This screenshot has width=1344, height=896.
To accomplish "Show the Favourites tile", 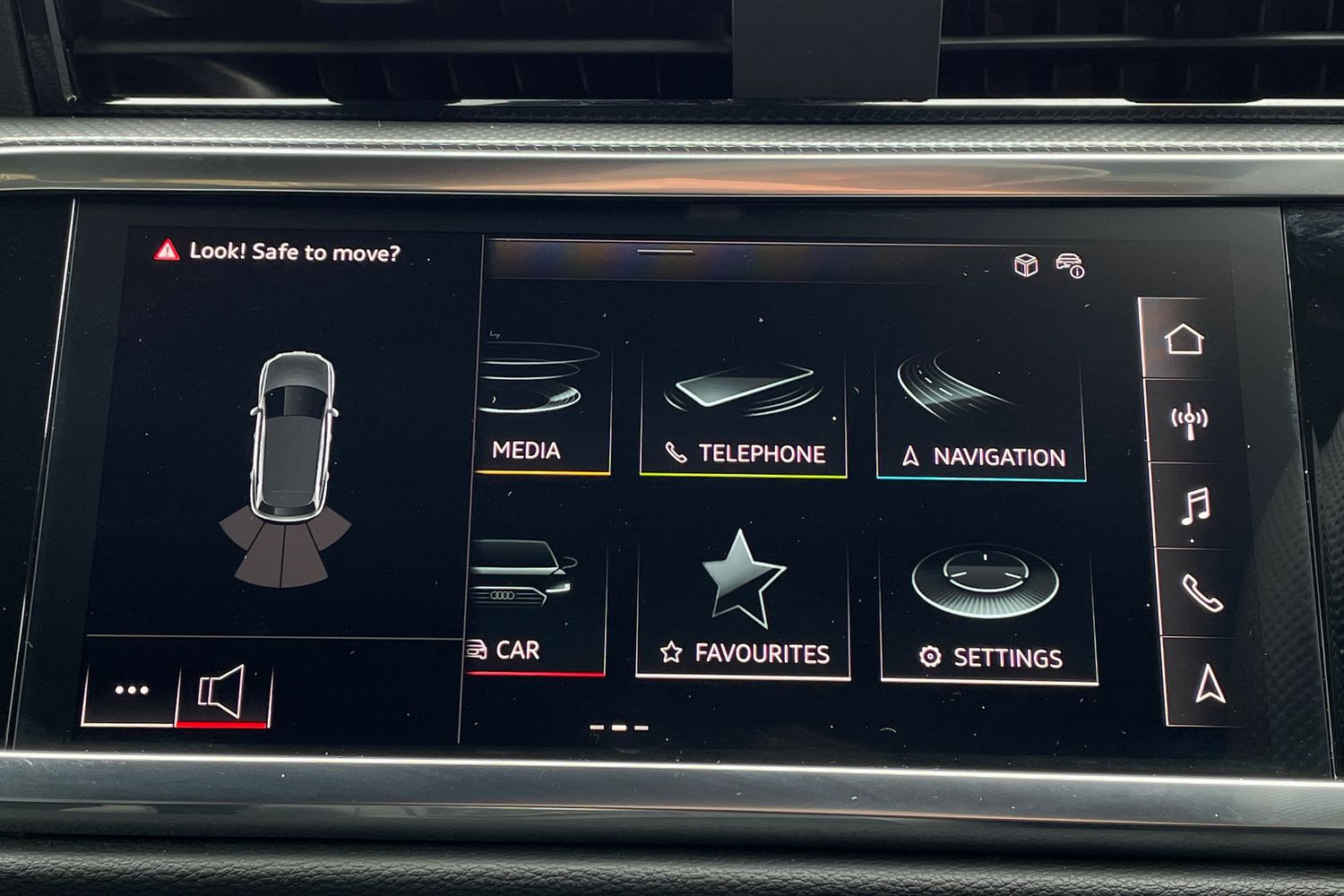I will (x=743, y=609).
